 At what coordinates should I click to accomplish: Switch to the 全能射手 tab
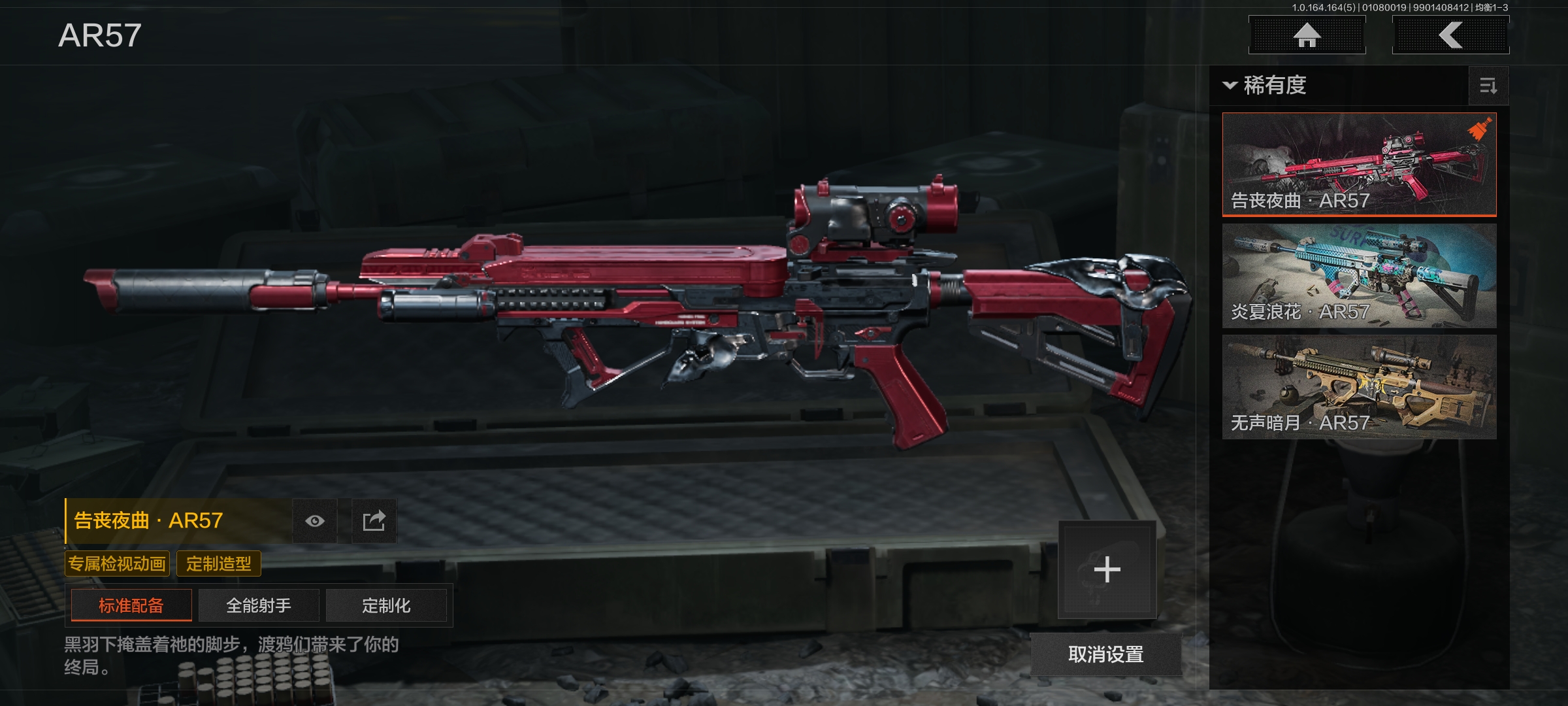click(259, 605)
